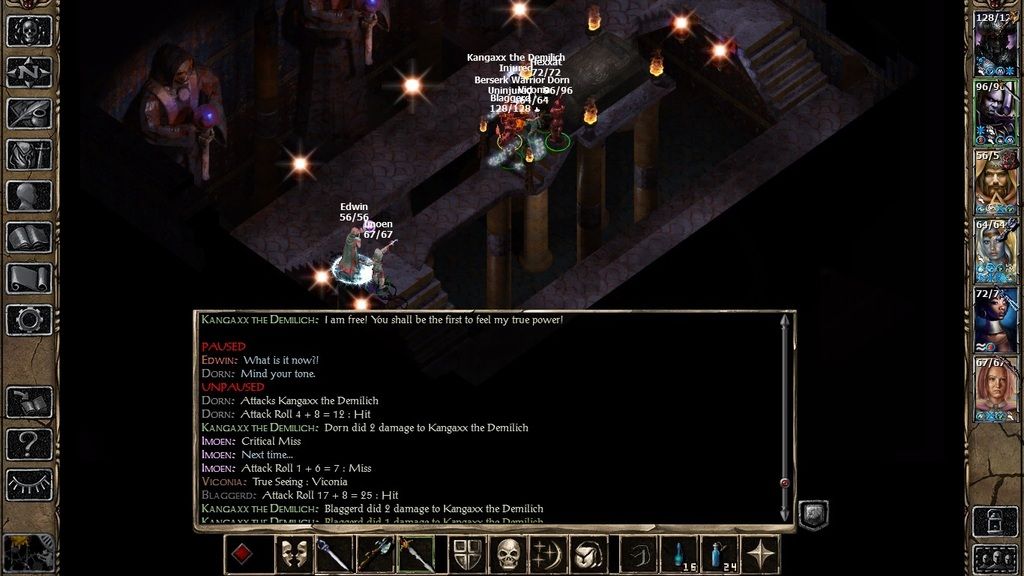
Task: Click the padlock button under portraits
Action: point(996,520)
